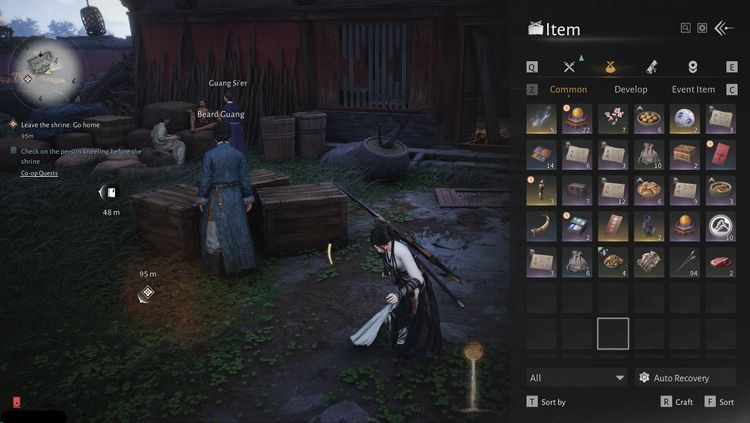Open the scroll category in the item menu
Image resolution: width=750 pixels, height=423 pixels.
pyautogui.click(x=651, y=67)
